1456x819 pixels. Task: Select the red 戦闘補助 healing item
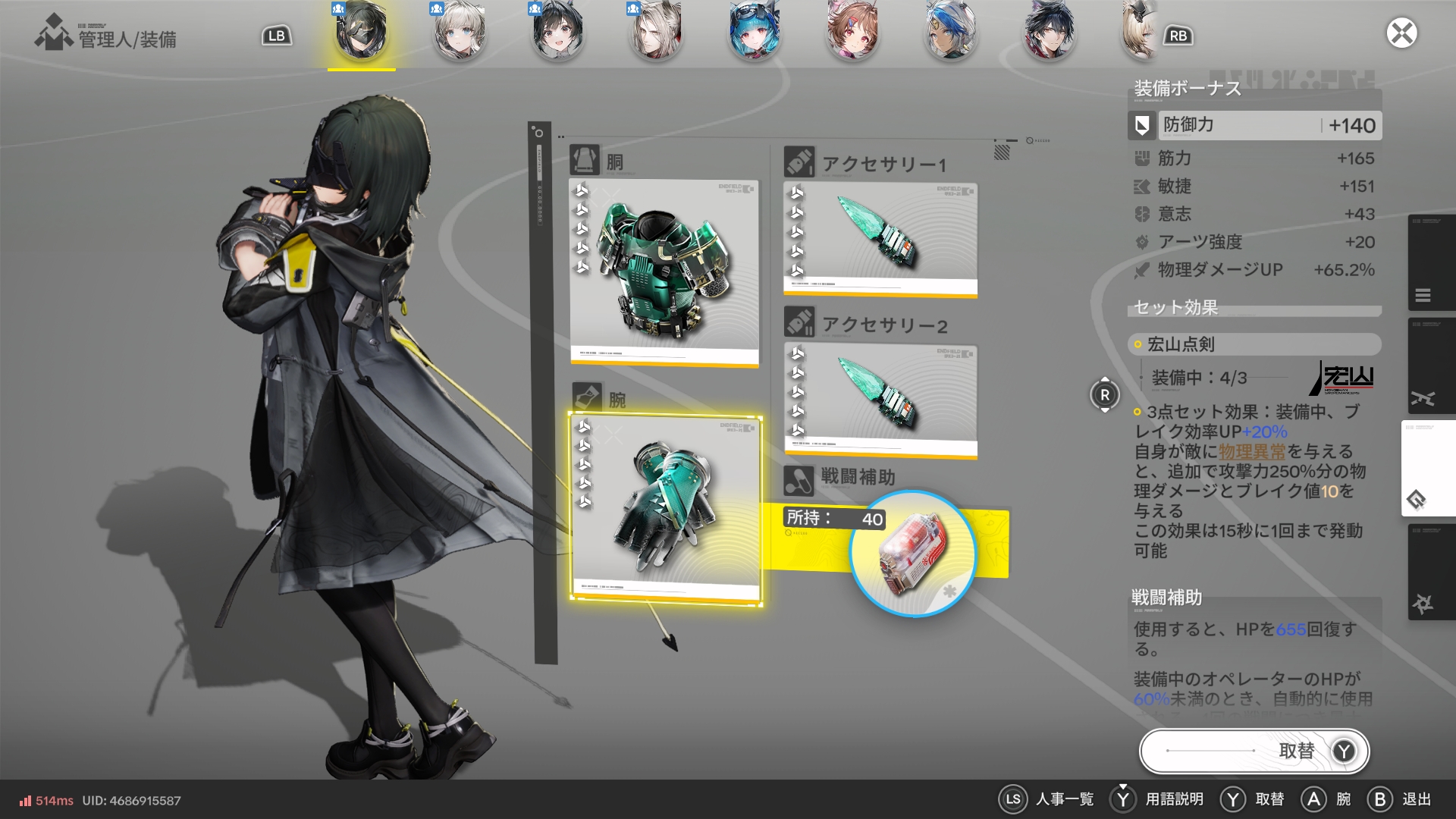(912, 554)
